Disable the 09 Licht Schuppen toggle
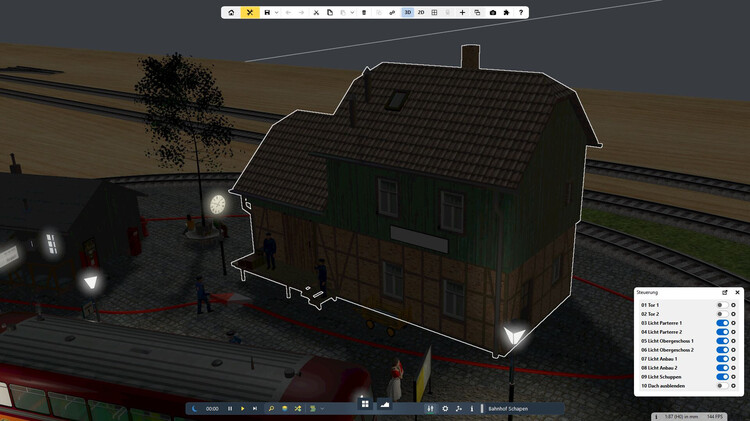 [x=722, y=377]
